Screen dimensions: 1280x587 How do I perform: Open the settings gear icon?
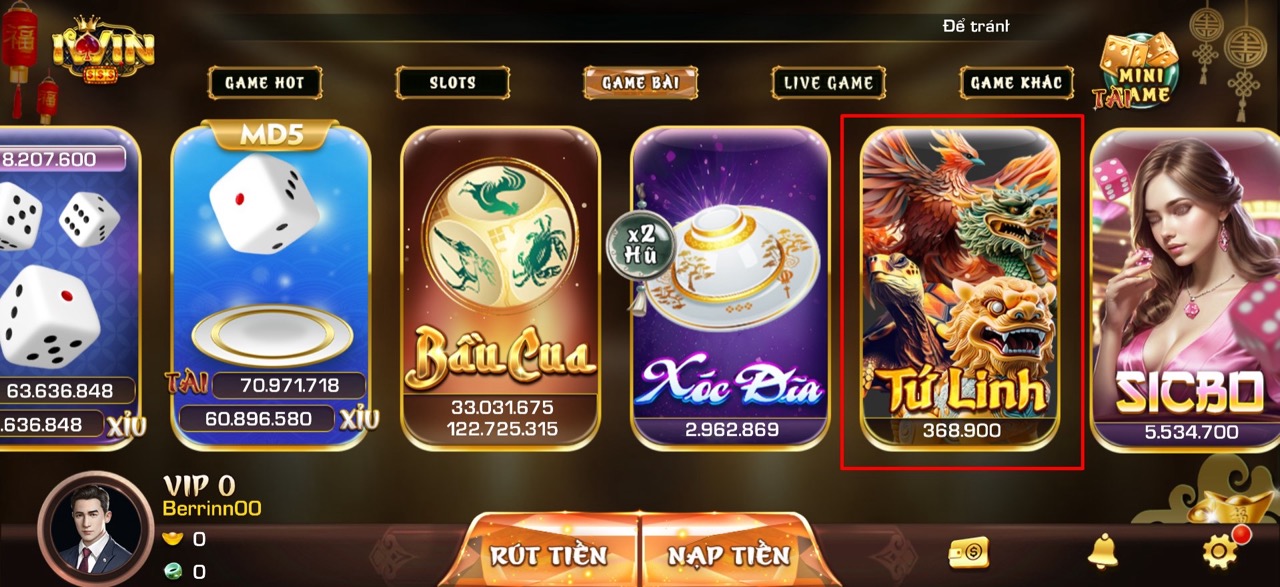[x=1219, y=550]
